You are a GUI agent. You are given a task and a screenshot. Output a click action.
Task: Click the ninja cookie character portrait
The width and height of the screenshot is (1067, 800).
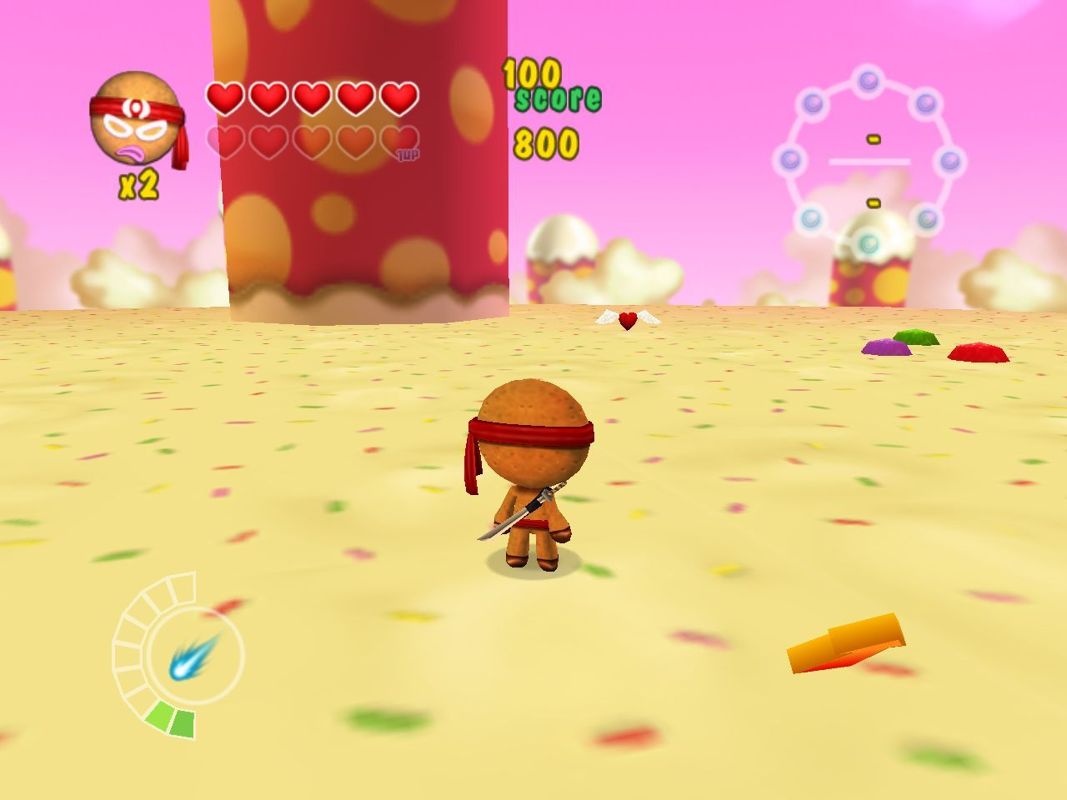[135, 119]
